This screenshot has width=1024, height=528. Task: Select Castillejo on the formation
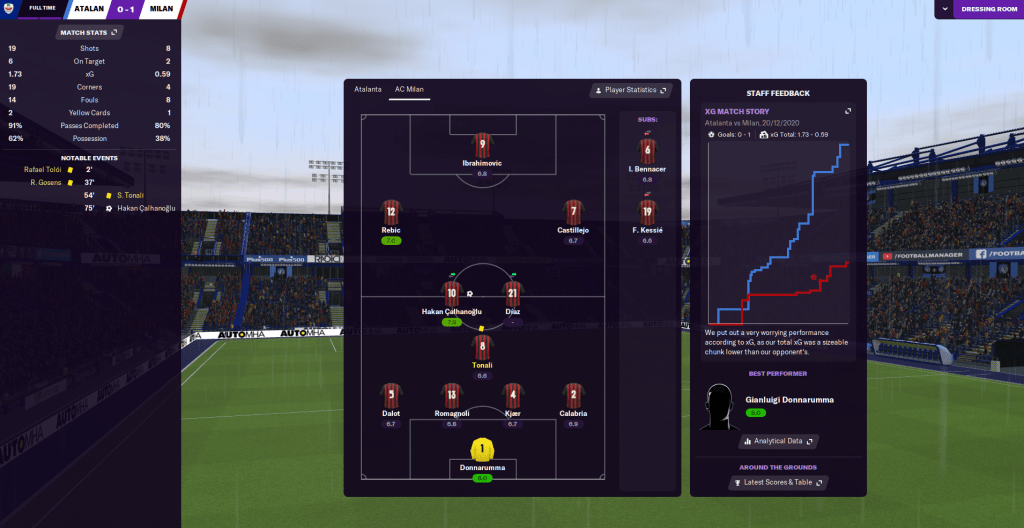(x=573, y=213)
